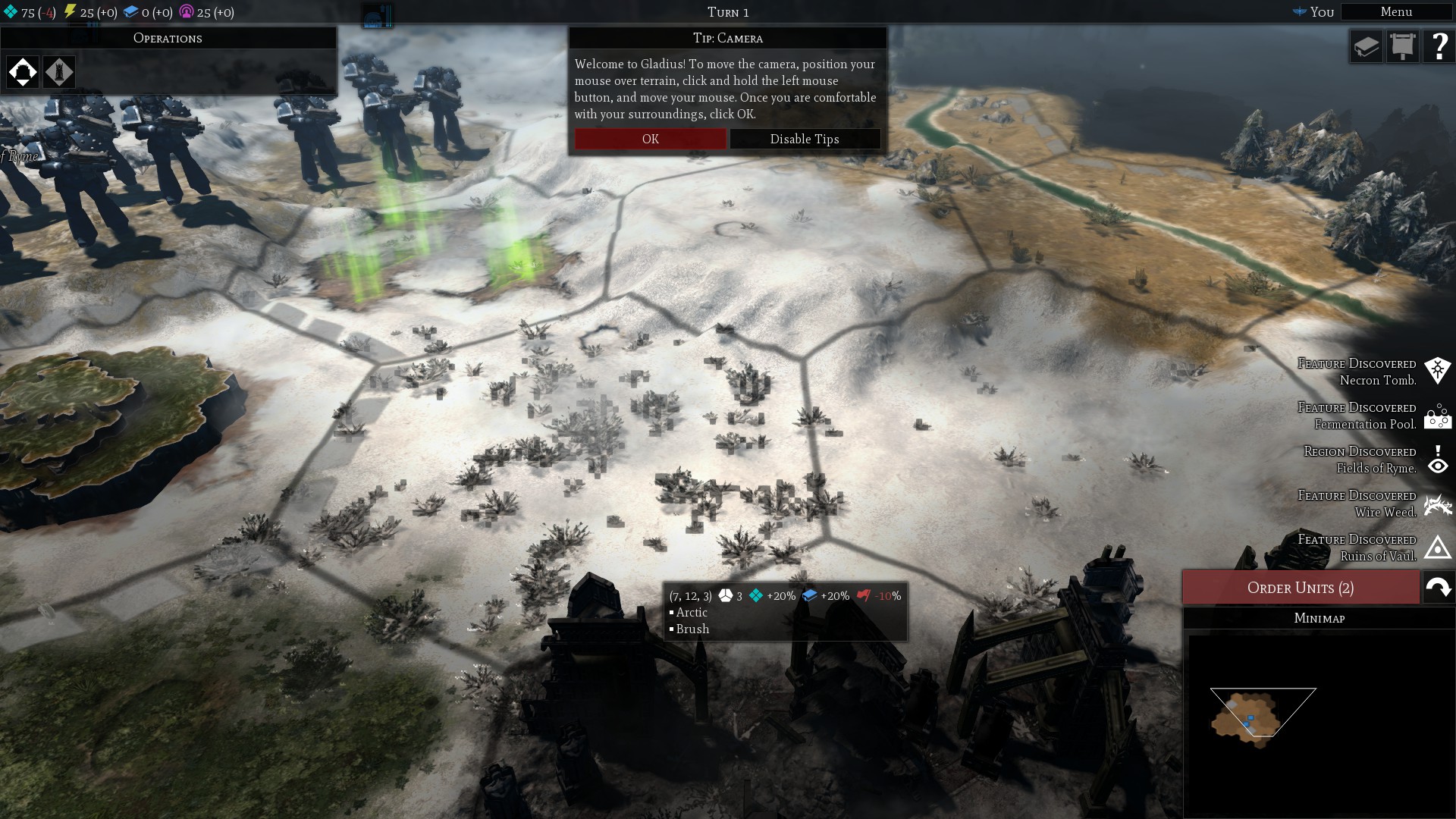Click the Disable Tips button
This screenshot has height=819, width=1456.
click(x=805, y=139)
